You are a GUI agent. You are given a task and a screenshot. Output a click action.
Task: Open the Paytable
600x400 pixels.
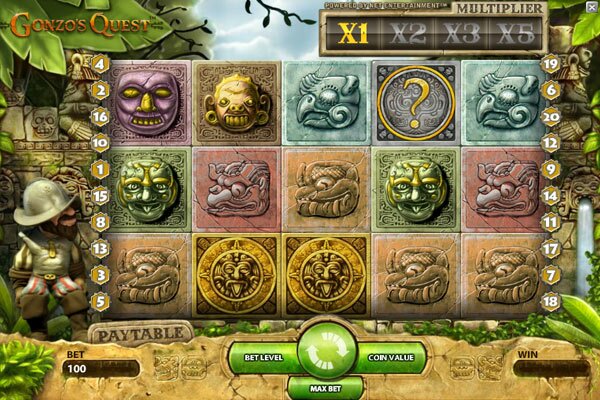tap(140, 331)
